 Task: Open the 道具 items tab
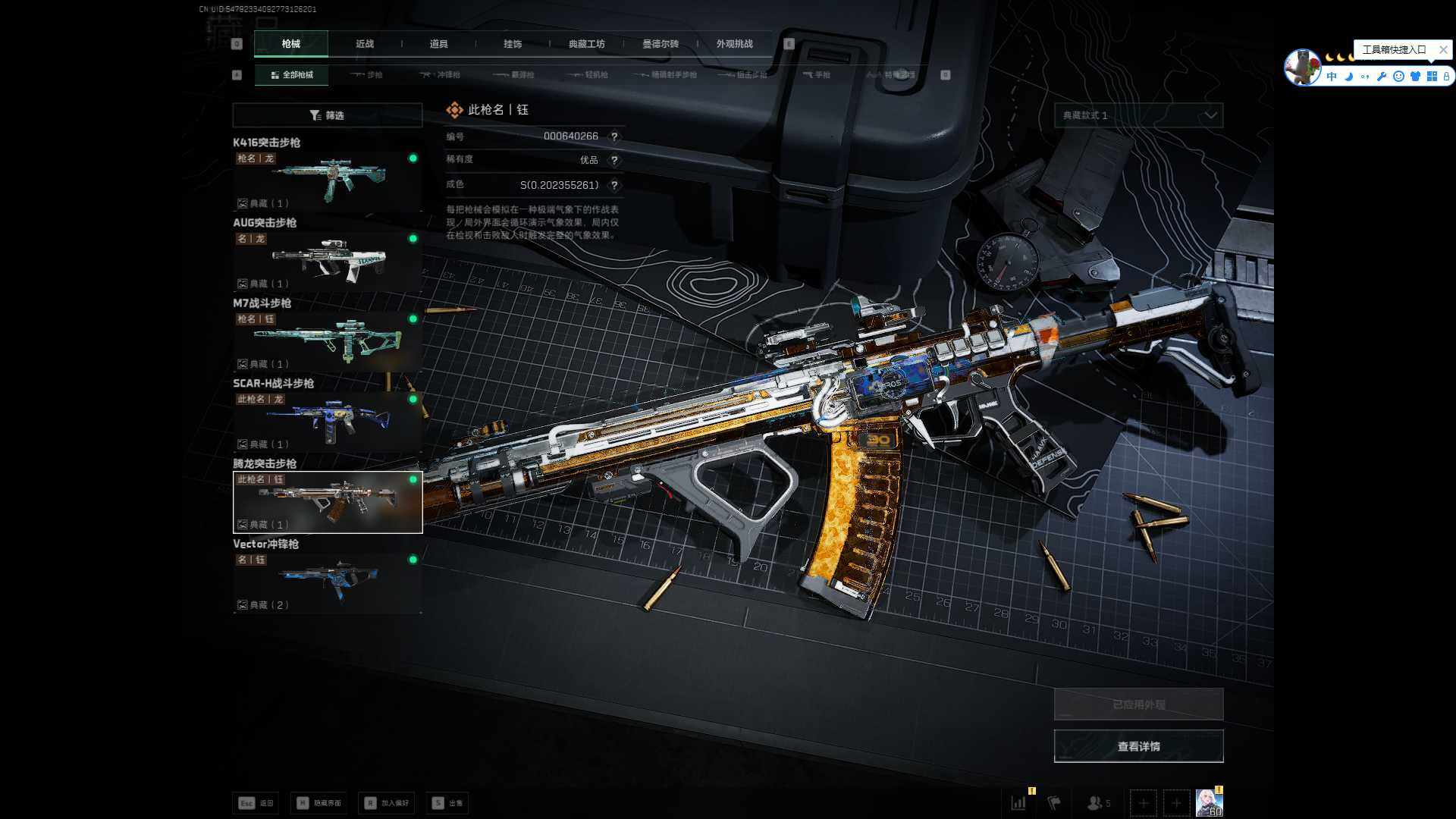click(438, 44)
